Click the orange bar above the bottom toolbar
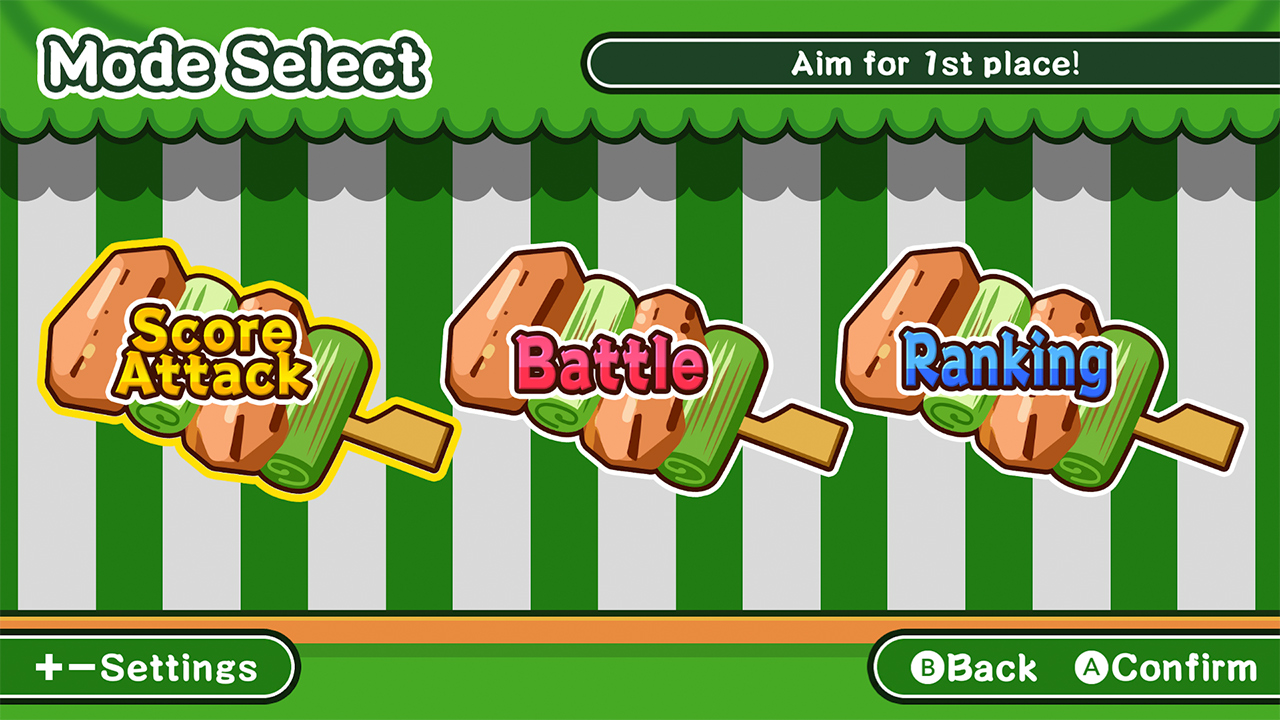Viewport: 1280px width, 720px height. (x=640, y=629)
